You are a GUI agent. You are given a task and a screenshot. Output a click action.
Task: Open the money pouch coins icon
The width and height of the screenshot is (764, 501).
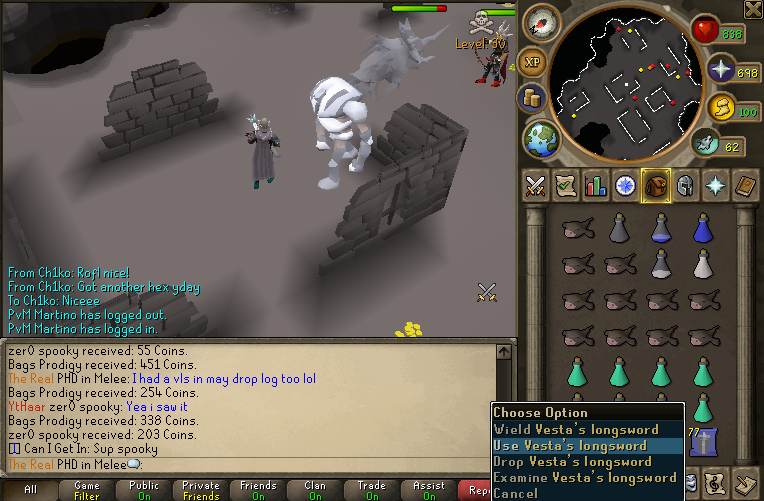(x=531, y=98)
